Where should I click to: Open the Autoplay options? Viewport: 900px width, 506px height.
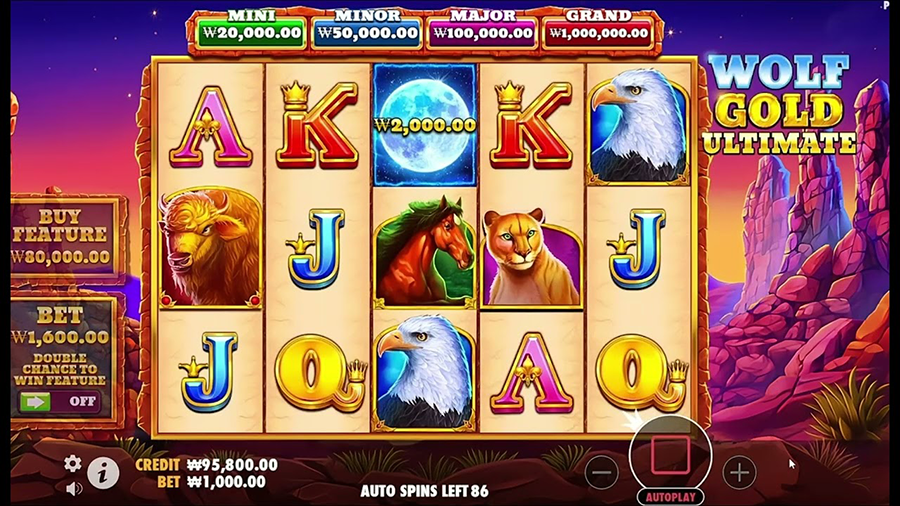[x=670, y=496]
